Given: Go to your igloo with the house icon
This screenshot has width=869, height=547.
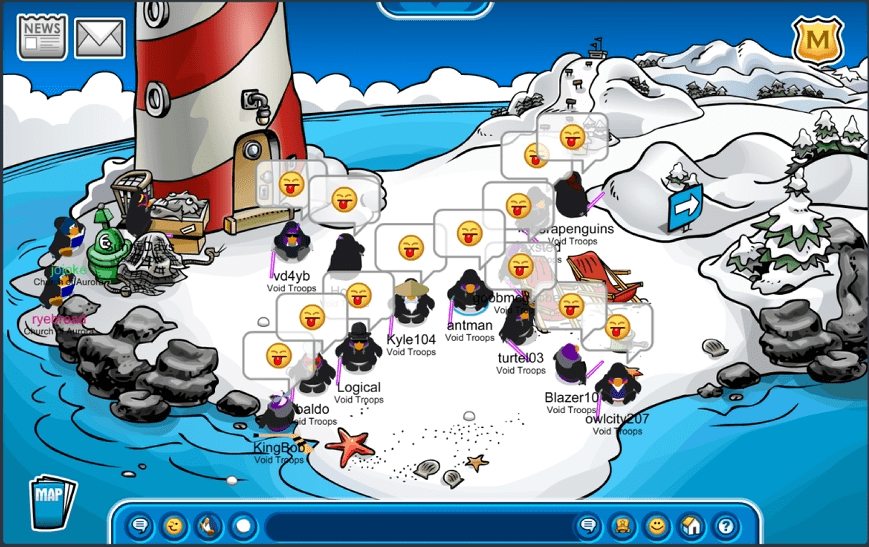Looking at the screenshot, I should 690,525.
